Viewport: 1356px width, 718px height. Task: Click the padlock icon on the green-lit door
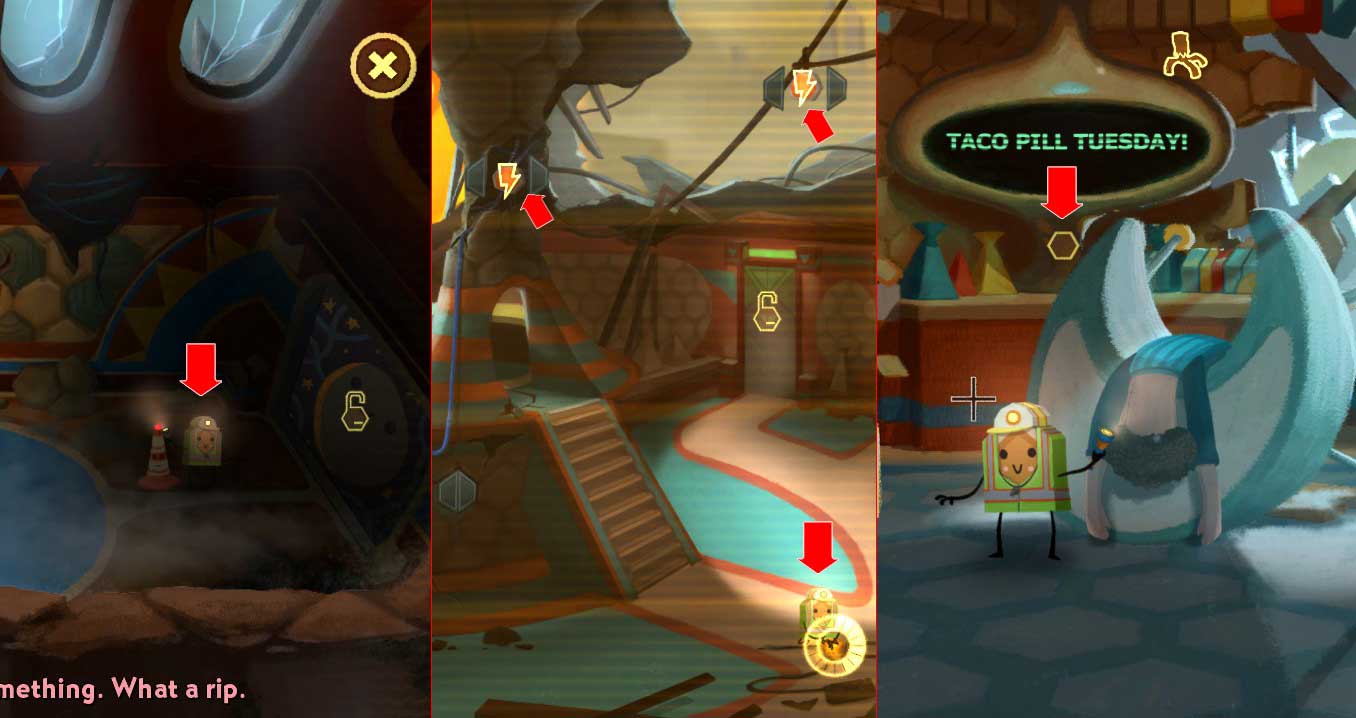pos(767,311)
